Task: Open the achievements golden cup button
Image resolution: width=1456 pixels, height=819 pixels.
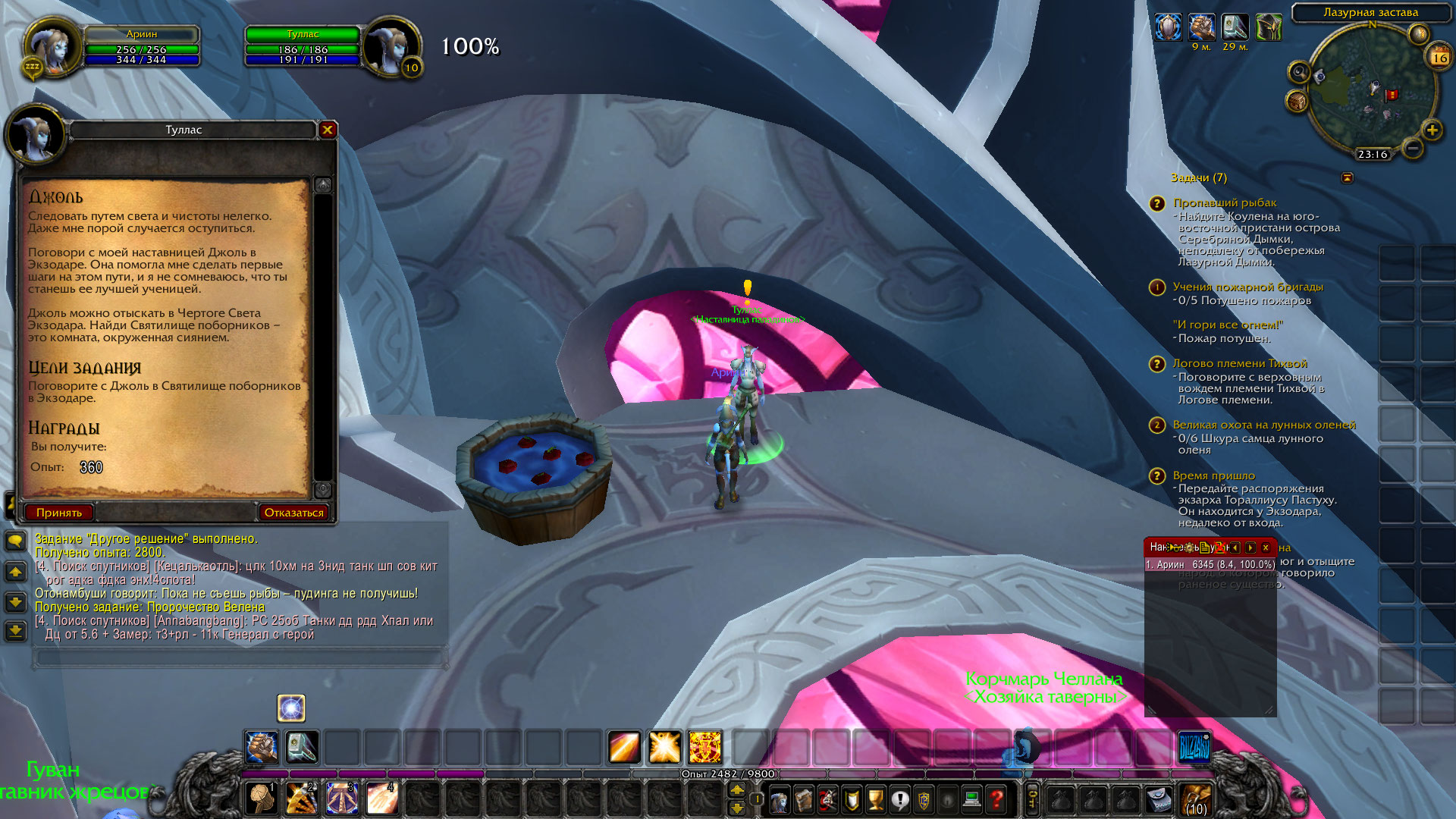Action: [875, 799]
